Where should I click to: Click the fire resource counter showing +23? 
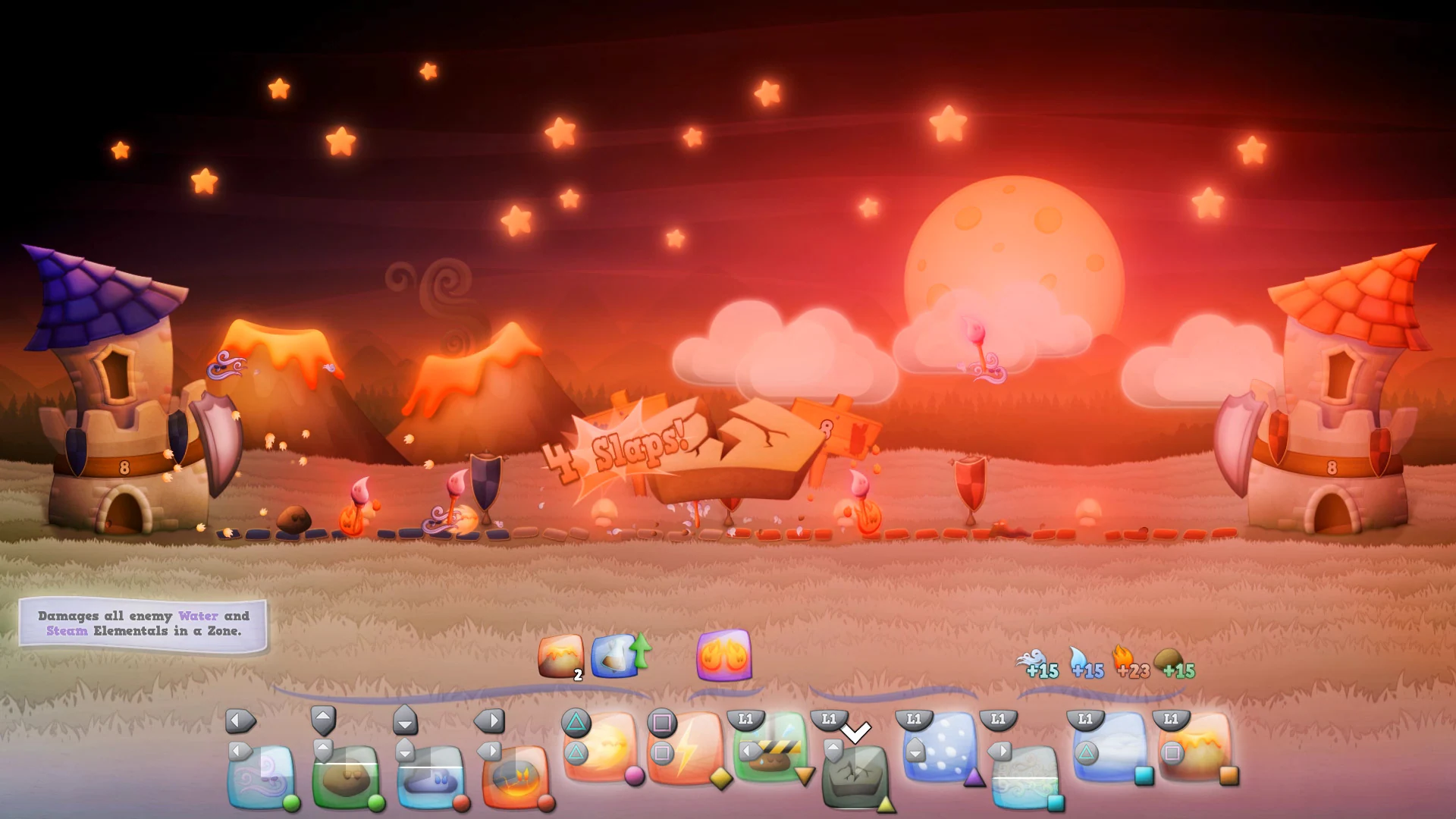tap(1131, 670)
